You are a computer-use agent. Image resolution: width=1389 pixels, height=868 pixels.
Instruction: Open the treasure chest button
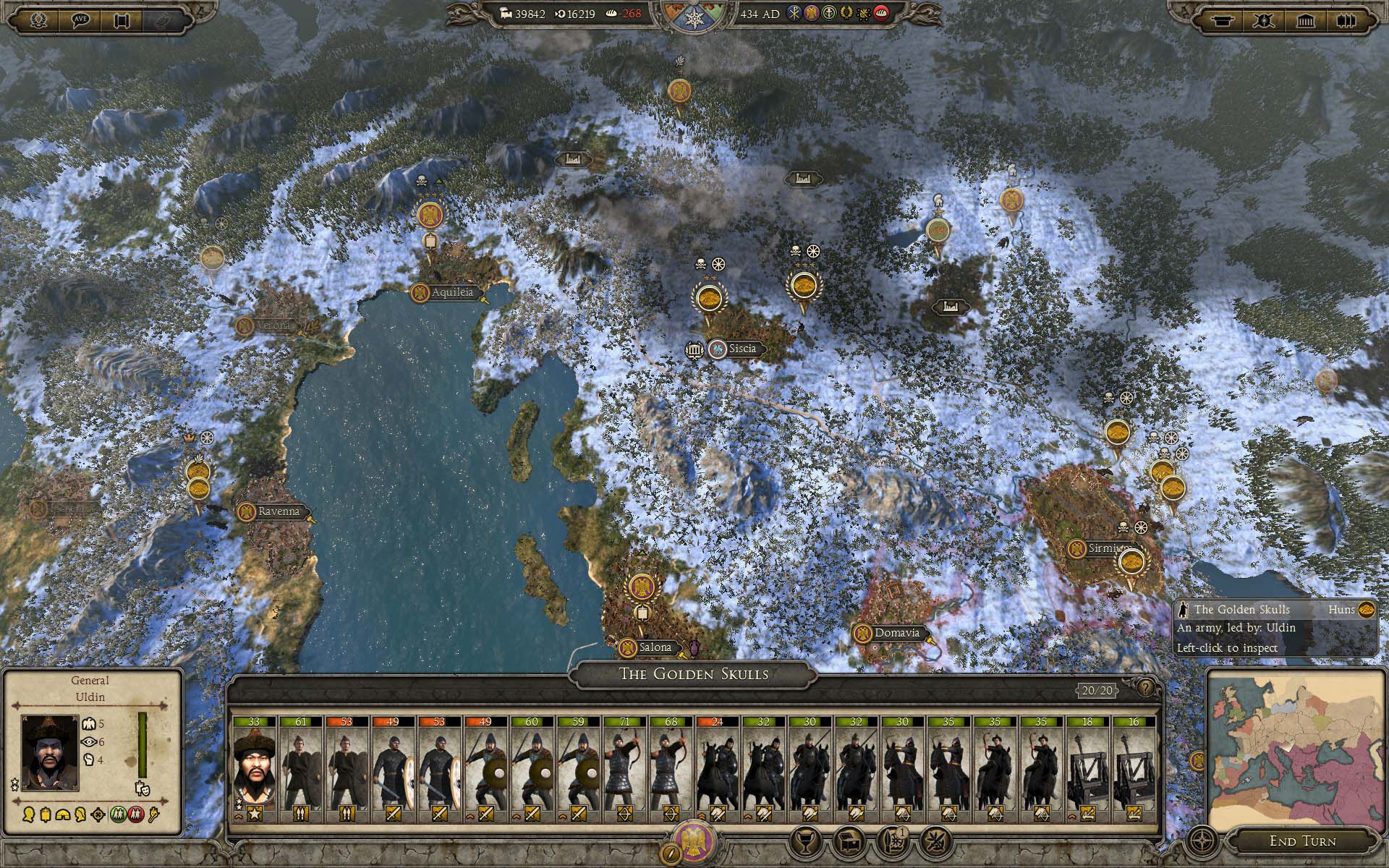[x=847, y=841]
